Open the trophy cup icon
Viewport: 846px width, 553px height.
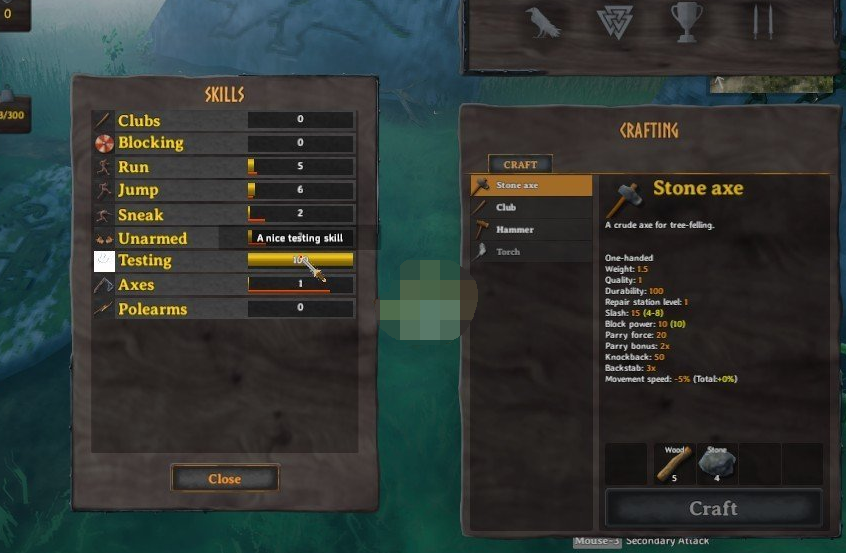tap(686, 22)
